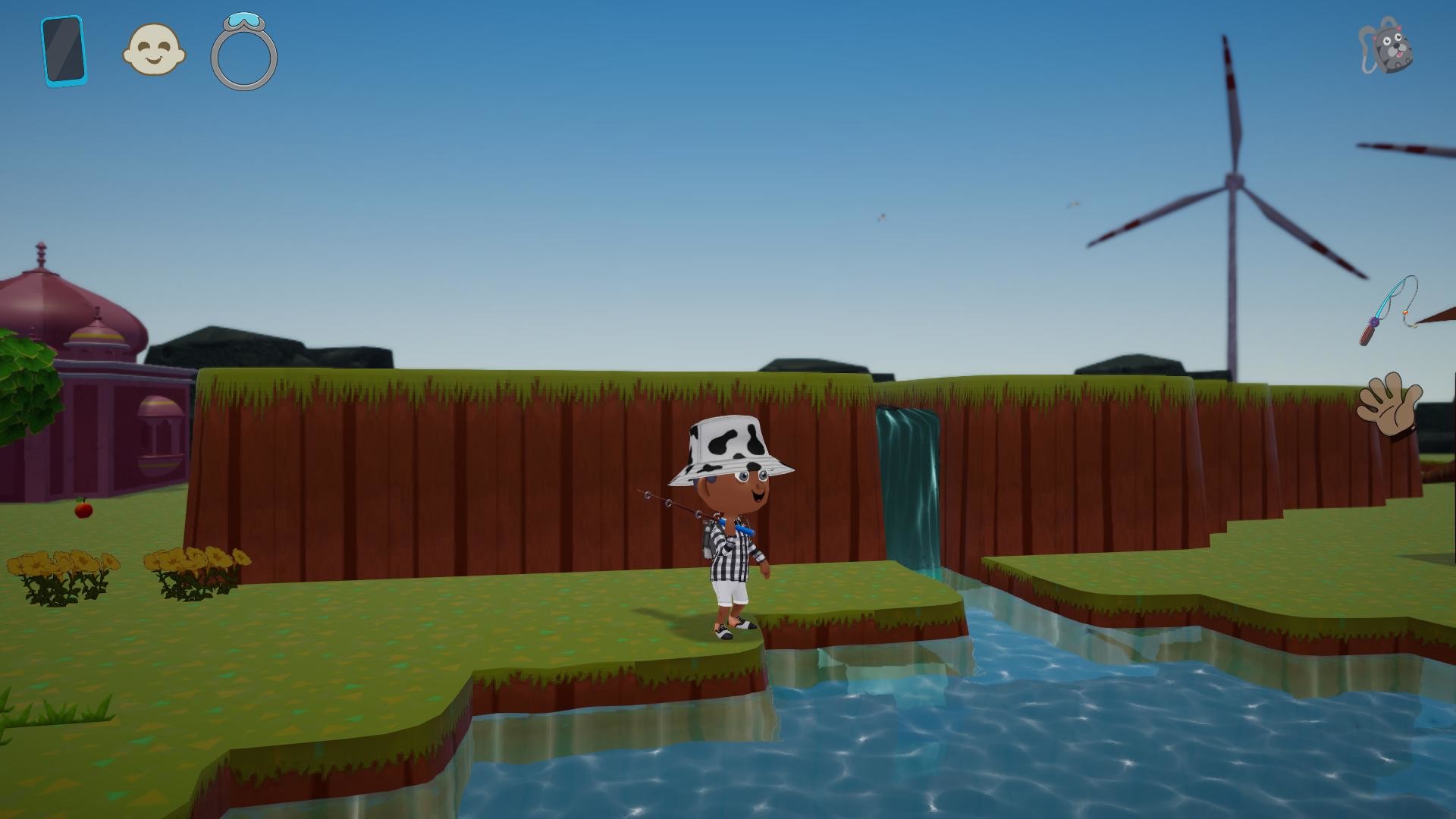Click the pink palace dome
Viewport: 1456px width, 819px height.
45,296
